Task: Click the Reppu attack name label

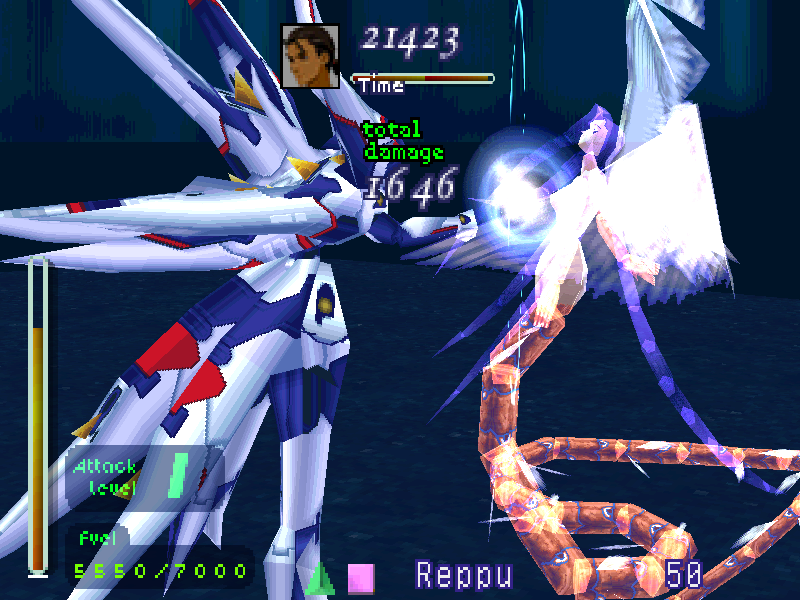Action: (x=464, y=575)
